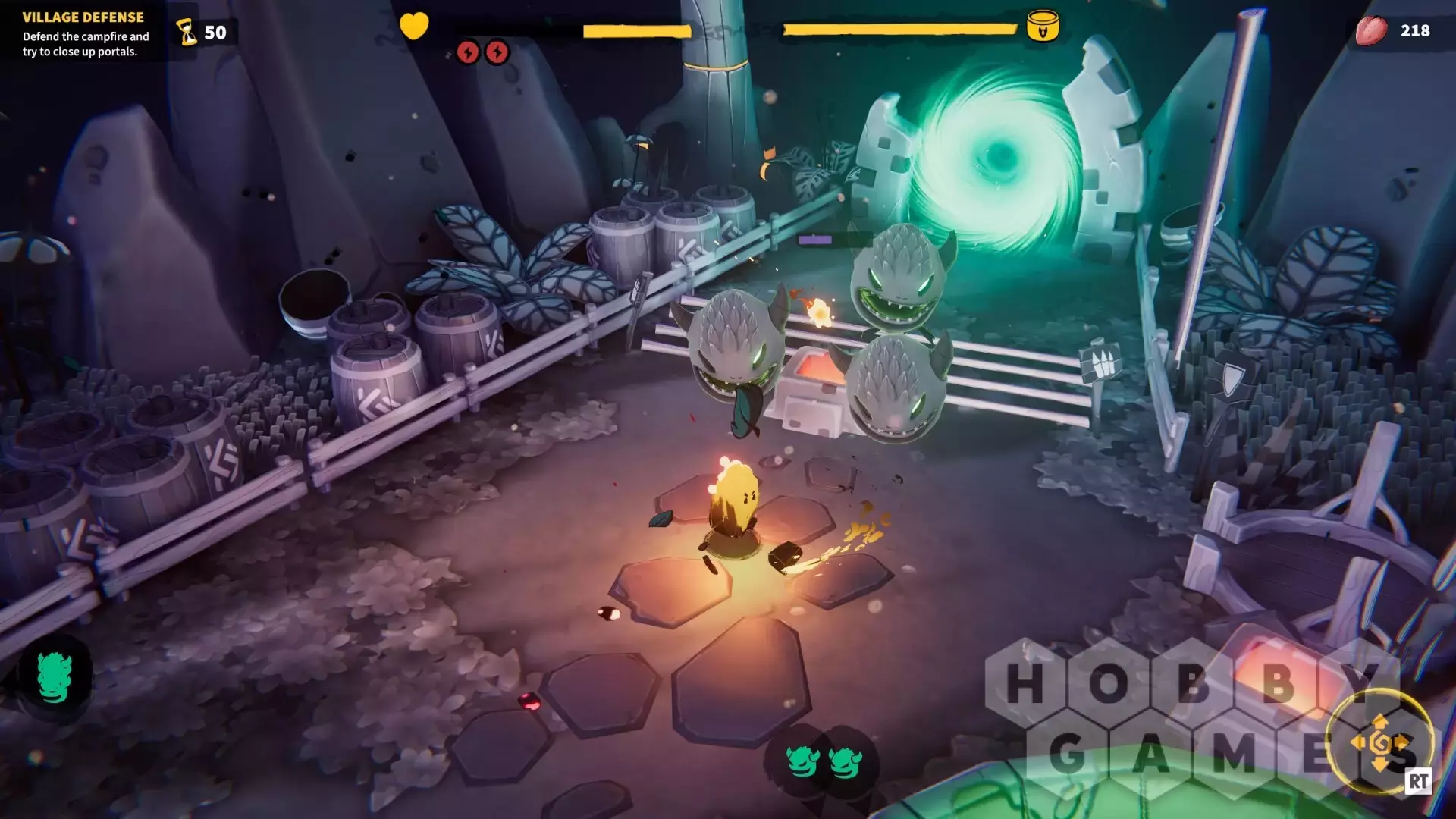Click the yellow heart health icon
The height and width of the screenshot is (819, 1456).
pos(414,26)
